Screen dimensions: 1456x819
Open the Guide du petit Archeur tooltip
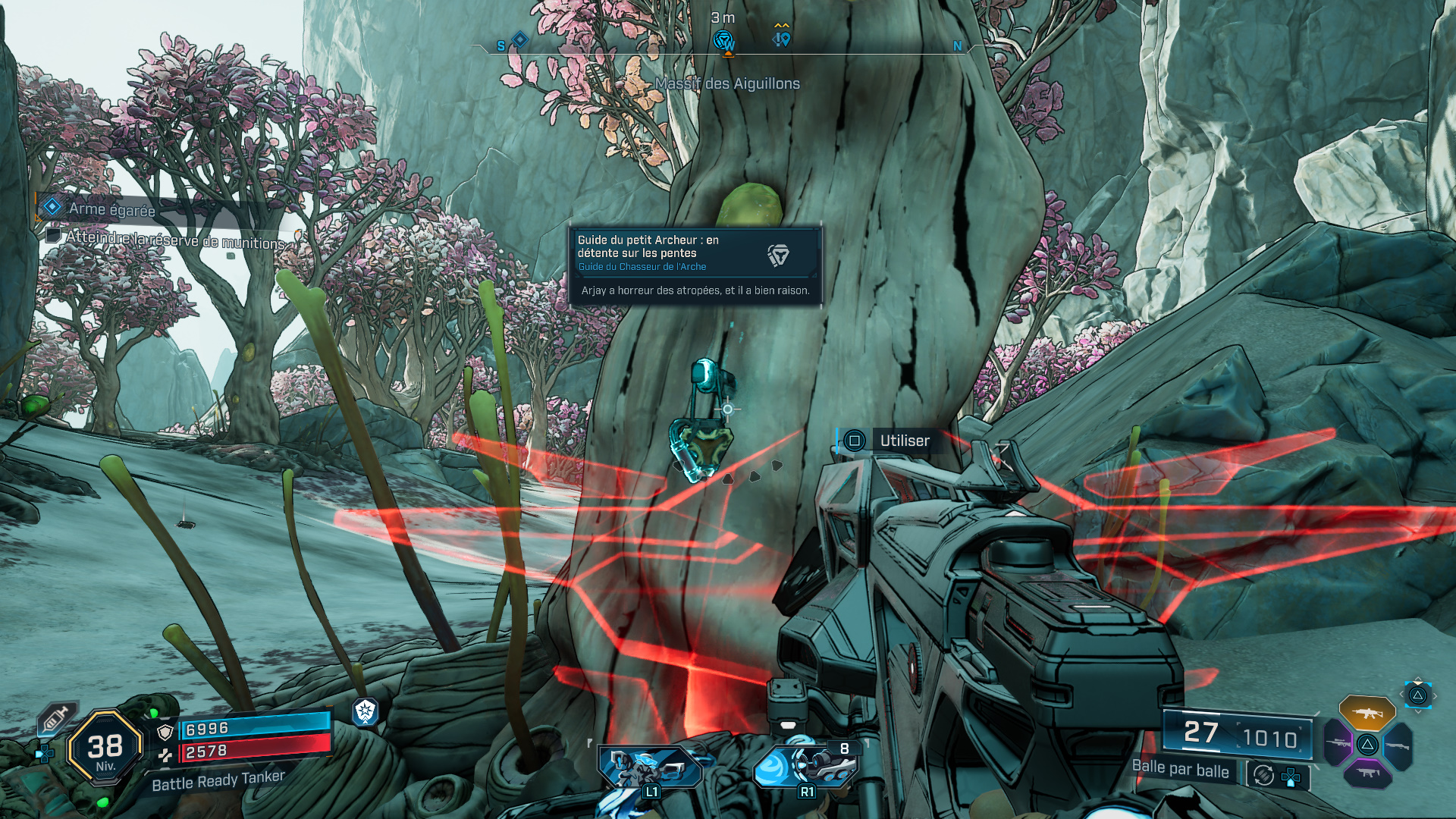click(x=695, y=265)
